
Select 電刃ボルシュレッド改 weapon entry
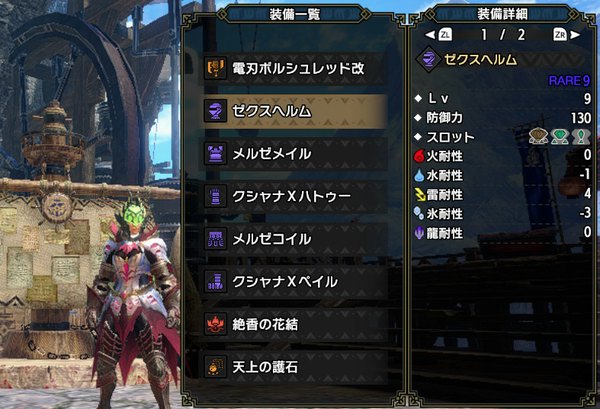pyautogui.click(x=294, y=68)
